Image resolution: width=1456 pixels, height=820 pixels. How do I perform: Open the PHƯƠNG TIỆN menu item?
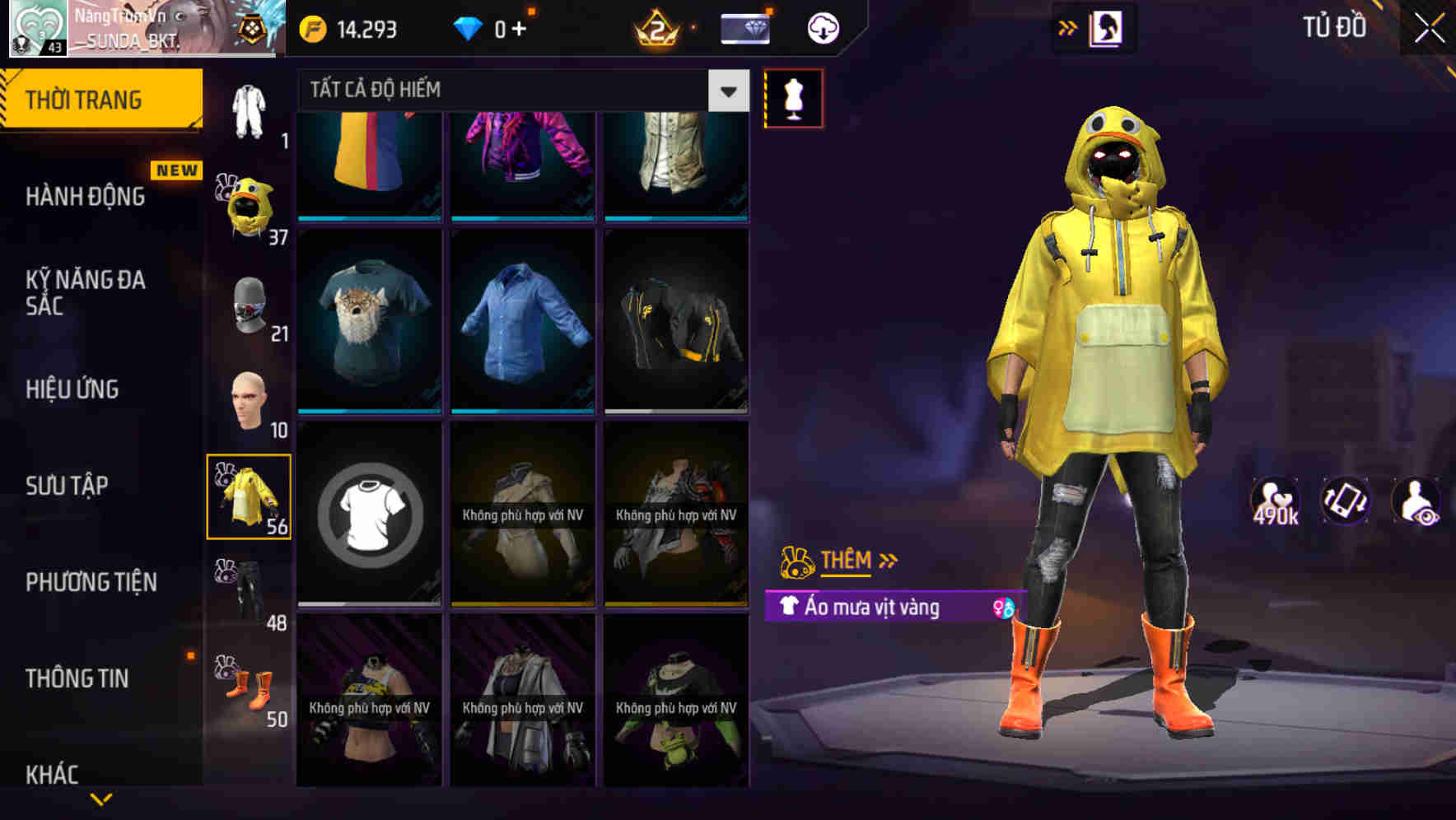coord(93,581)
